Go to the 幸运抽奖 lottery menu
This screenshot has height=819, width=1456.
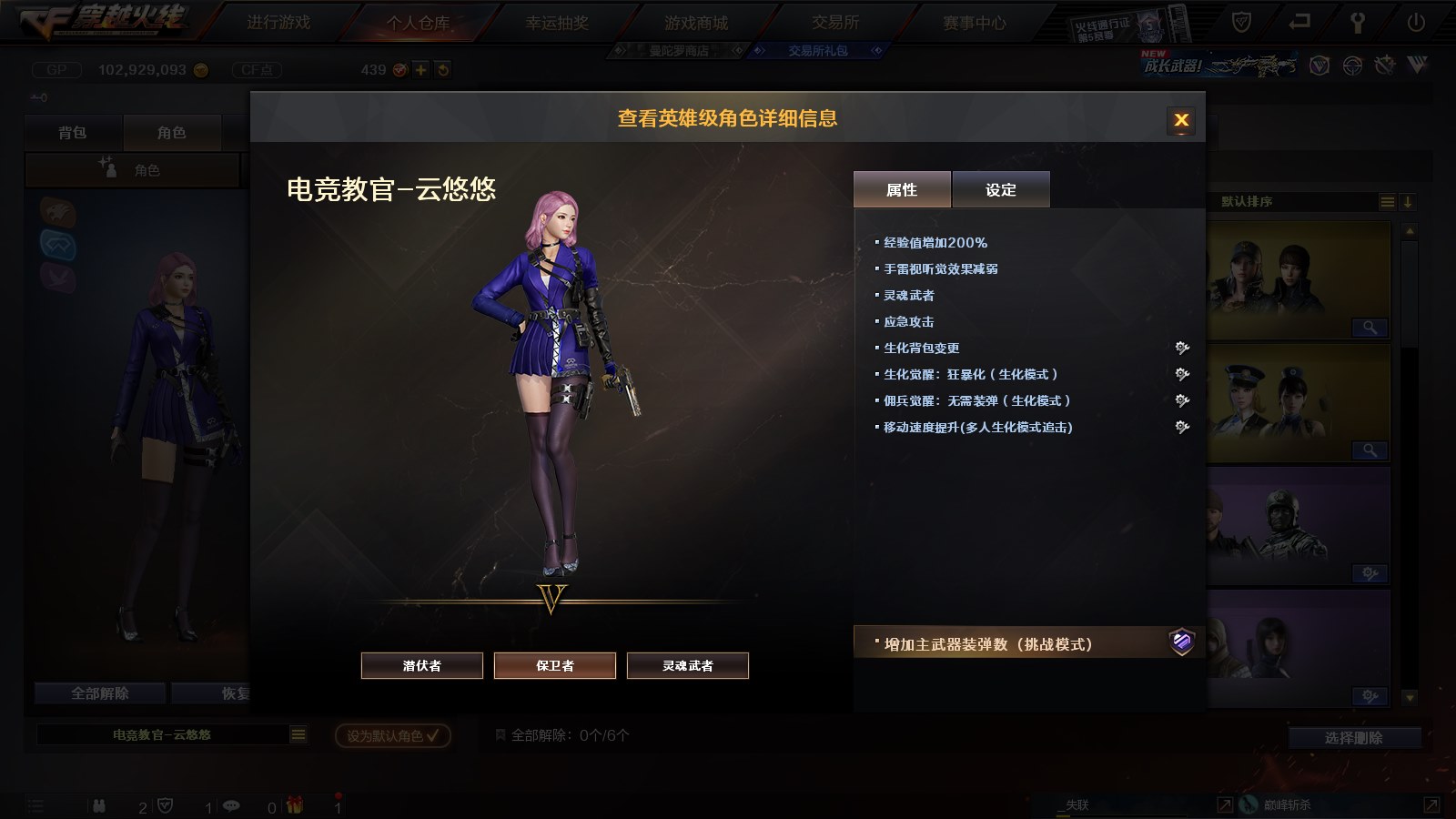pyautogui.click(x=557, y=23)
